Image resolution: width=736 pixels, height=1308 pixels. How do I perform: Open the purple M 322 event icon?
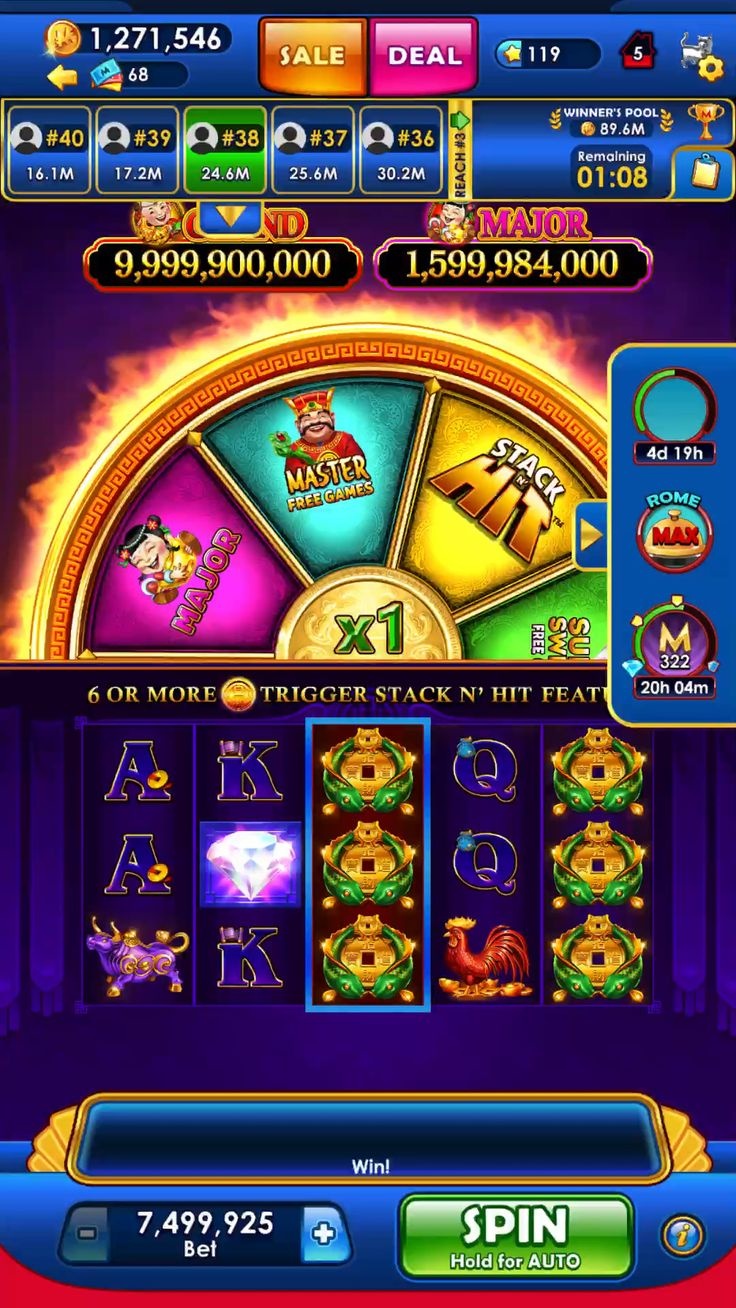coord(674,650)
